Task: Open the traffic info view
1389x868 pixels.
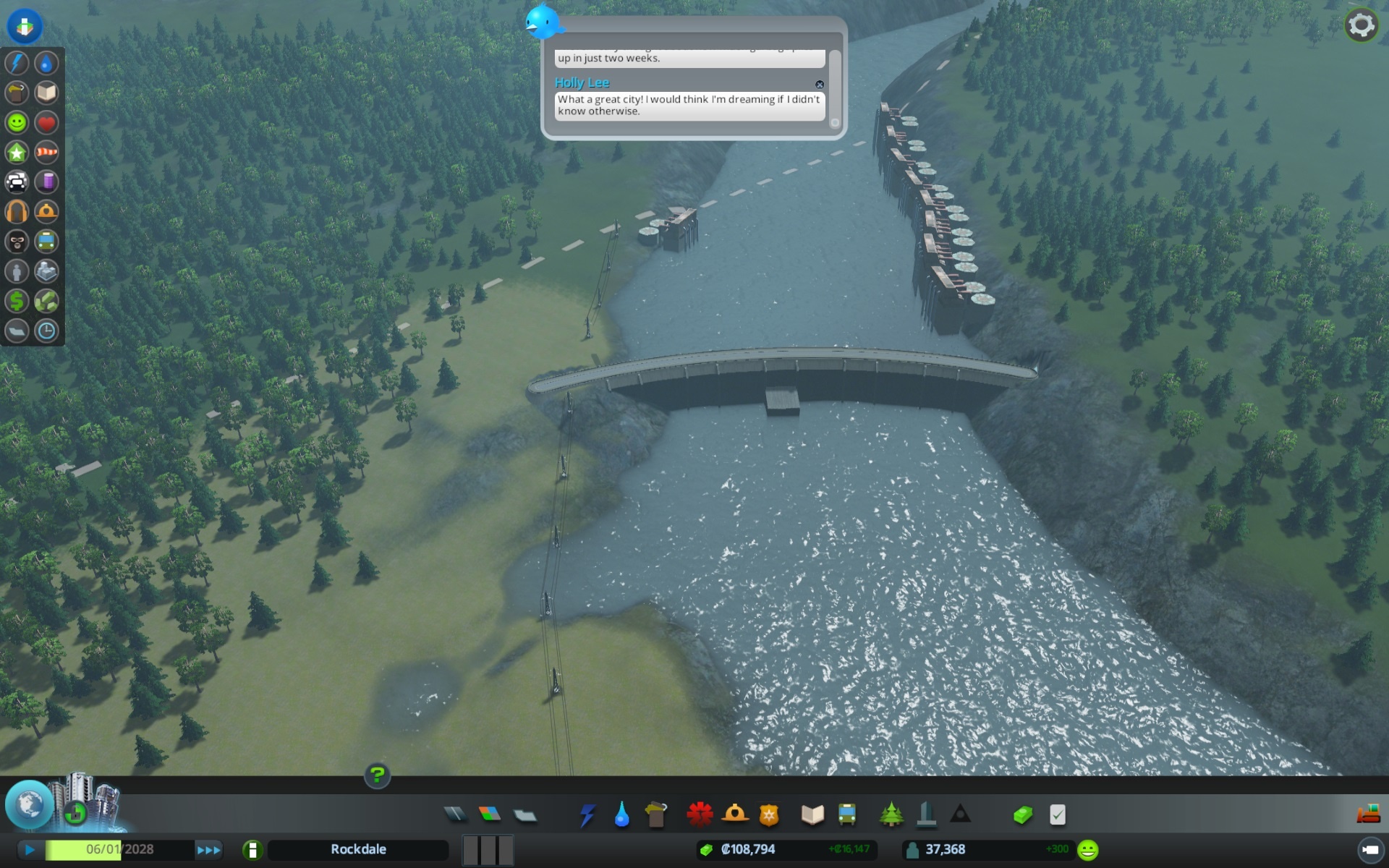Action: pos(17,182)
